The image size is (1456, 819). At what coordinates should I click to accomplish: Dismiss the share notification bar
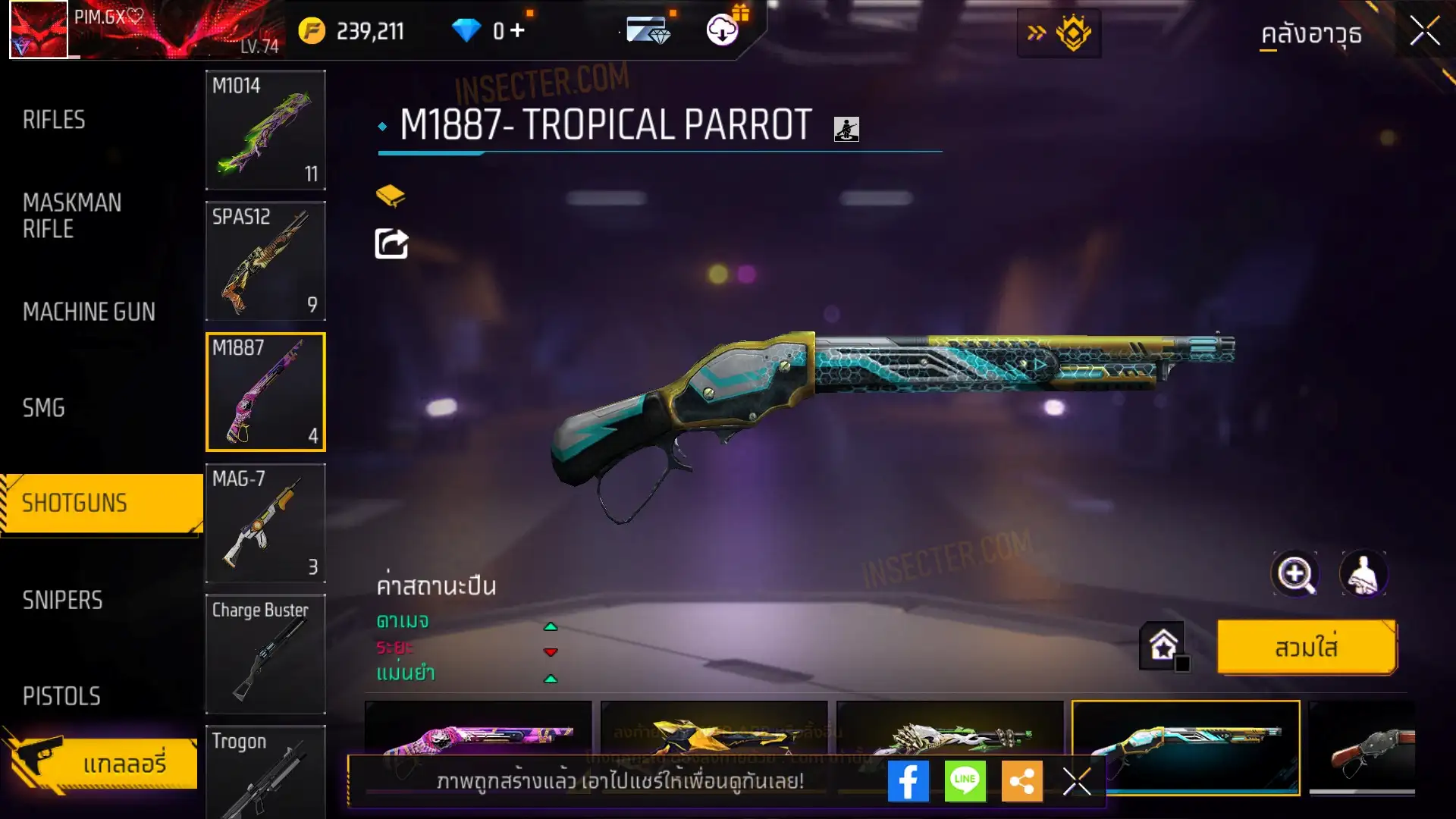(x=1077, y=781)
